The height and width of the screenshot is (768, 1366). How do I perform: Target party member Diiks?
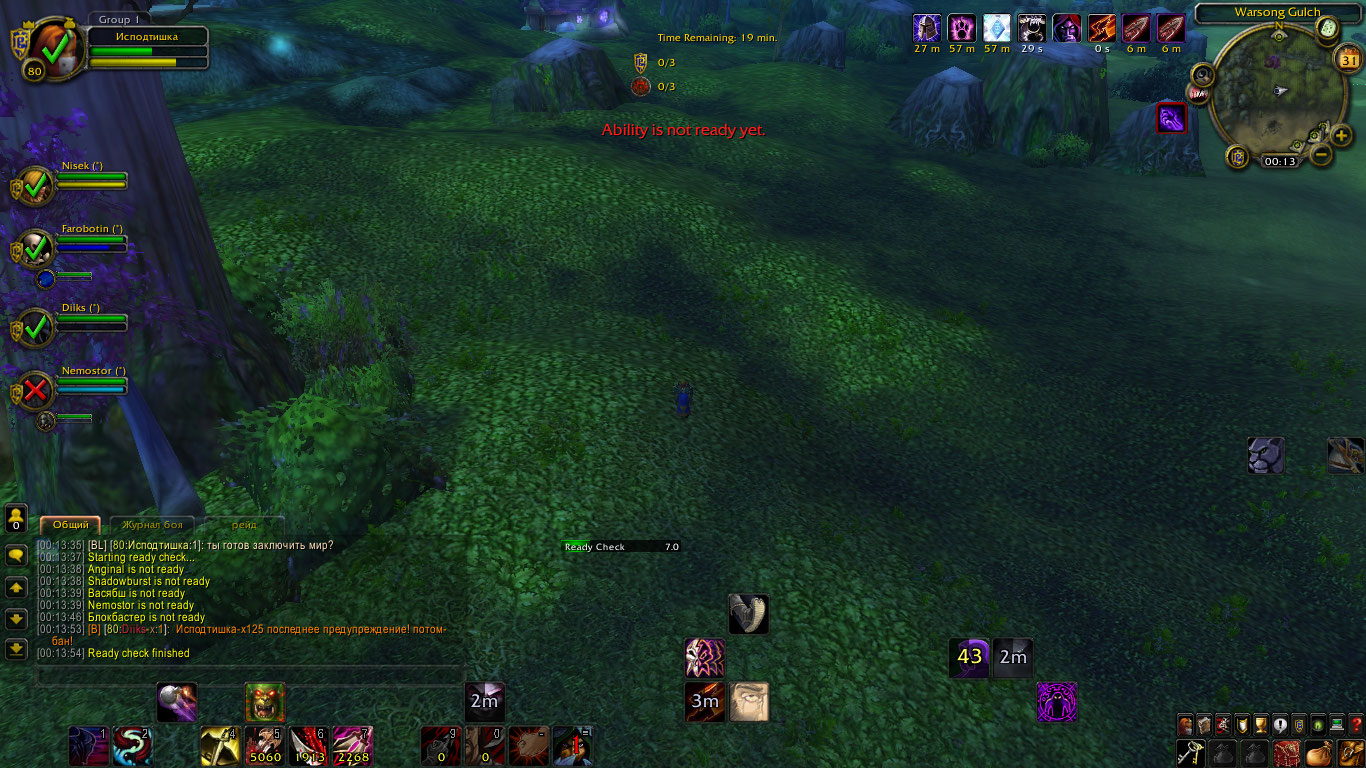tap(37, 326)
